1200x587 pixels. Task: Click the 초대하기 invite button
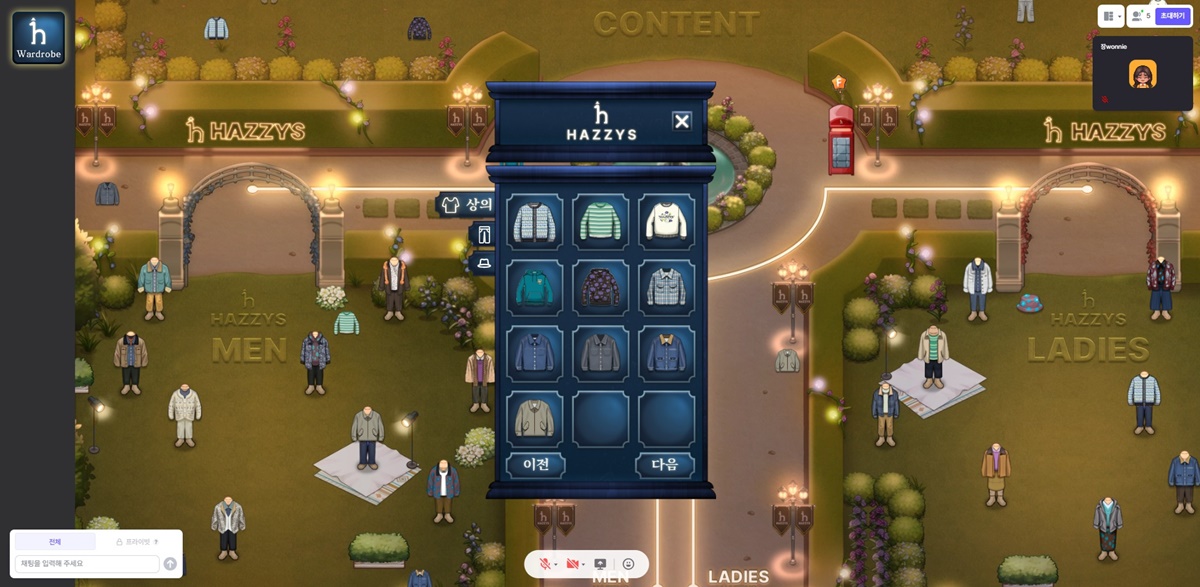pos(1172,16)
